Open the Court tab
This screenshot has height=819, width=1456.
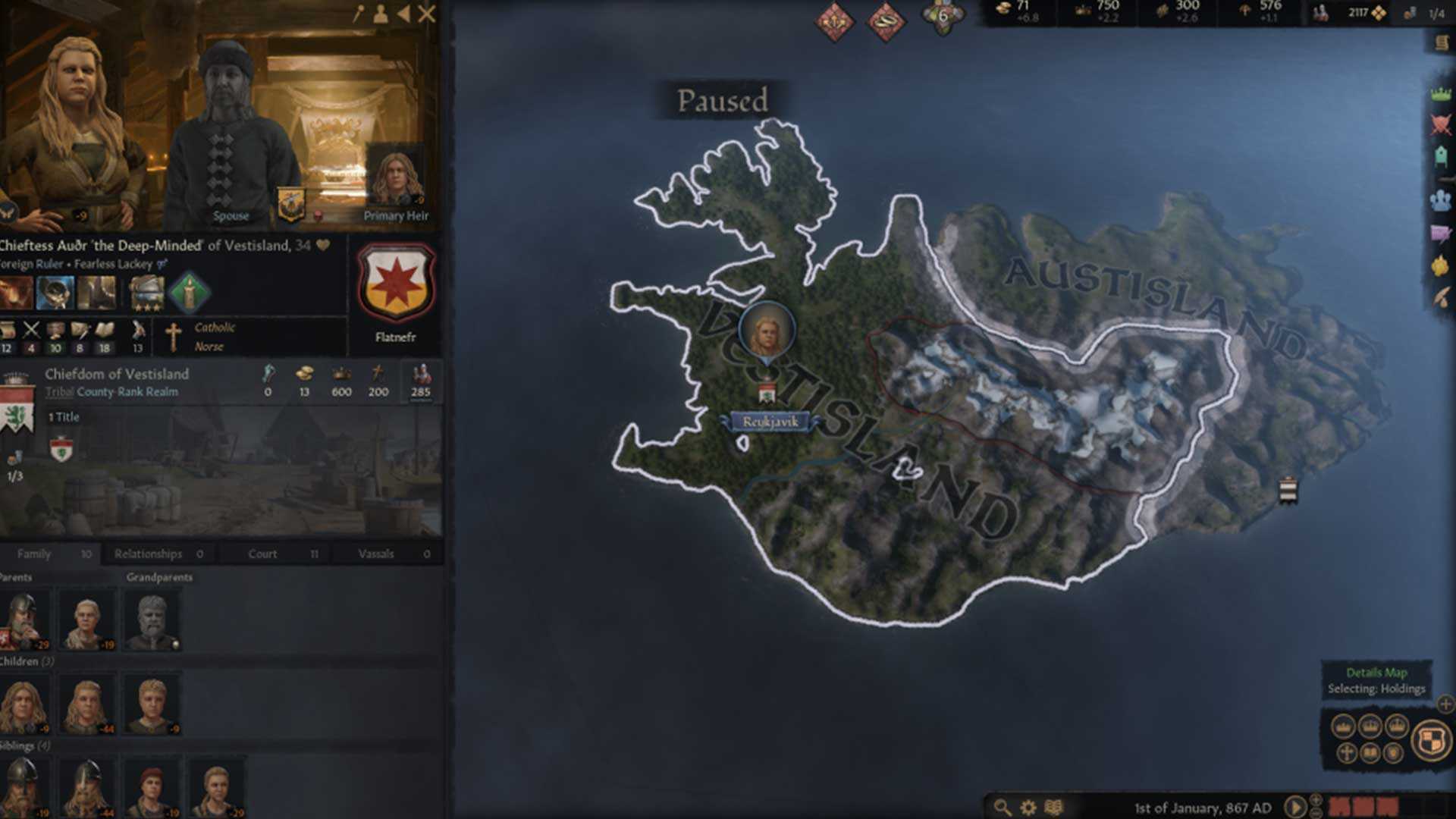[x=262, y=554]
